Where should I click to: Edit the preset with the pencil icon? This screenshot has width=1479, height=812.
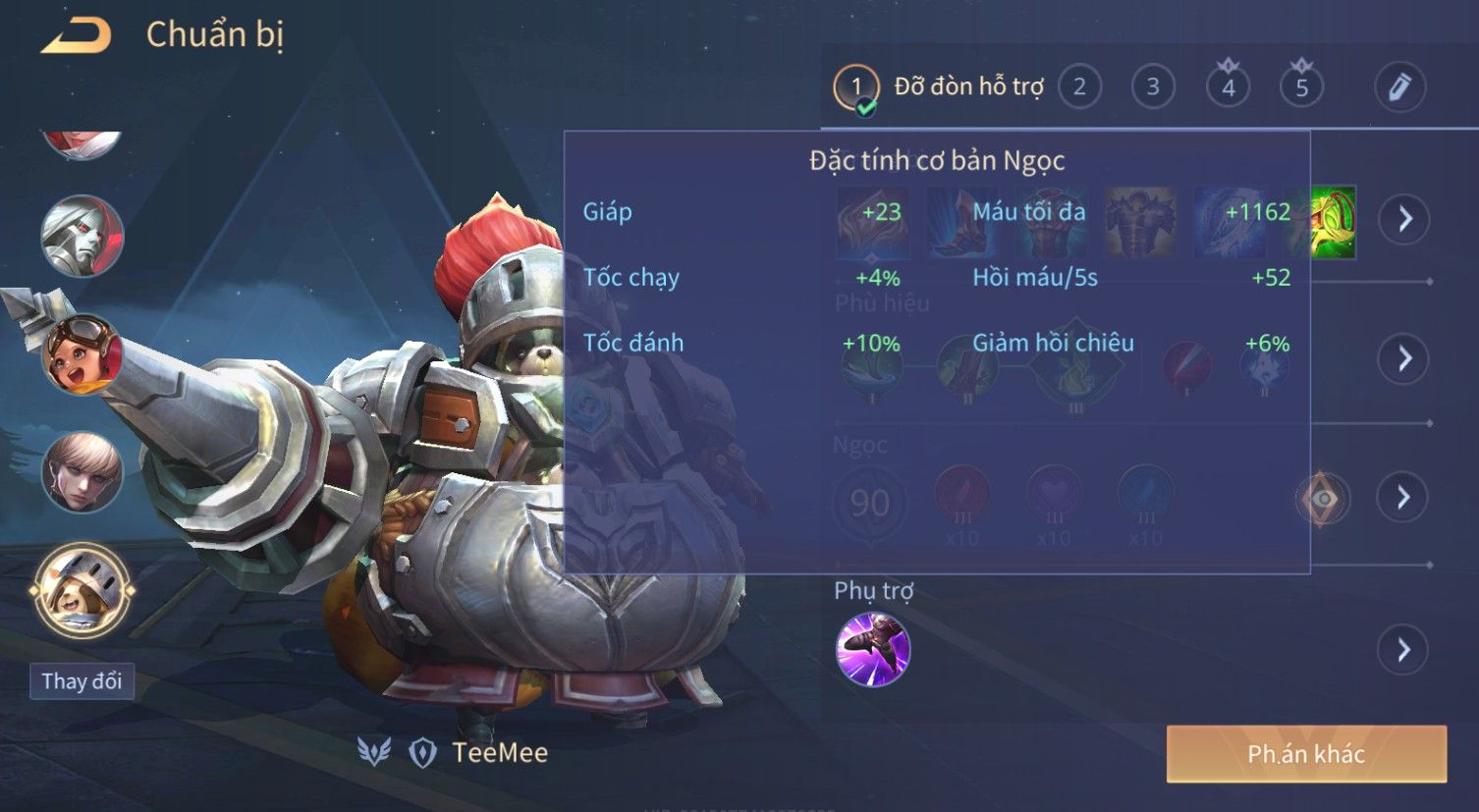tap(1398, 87)
